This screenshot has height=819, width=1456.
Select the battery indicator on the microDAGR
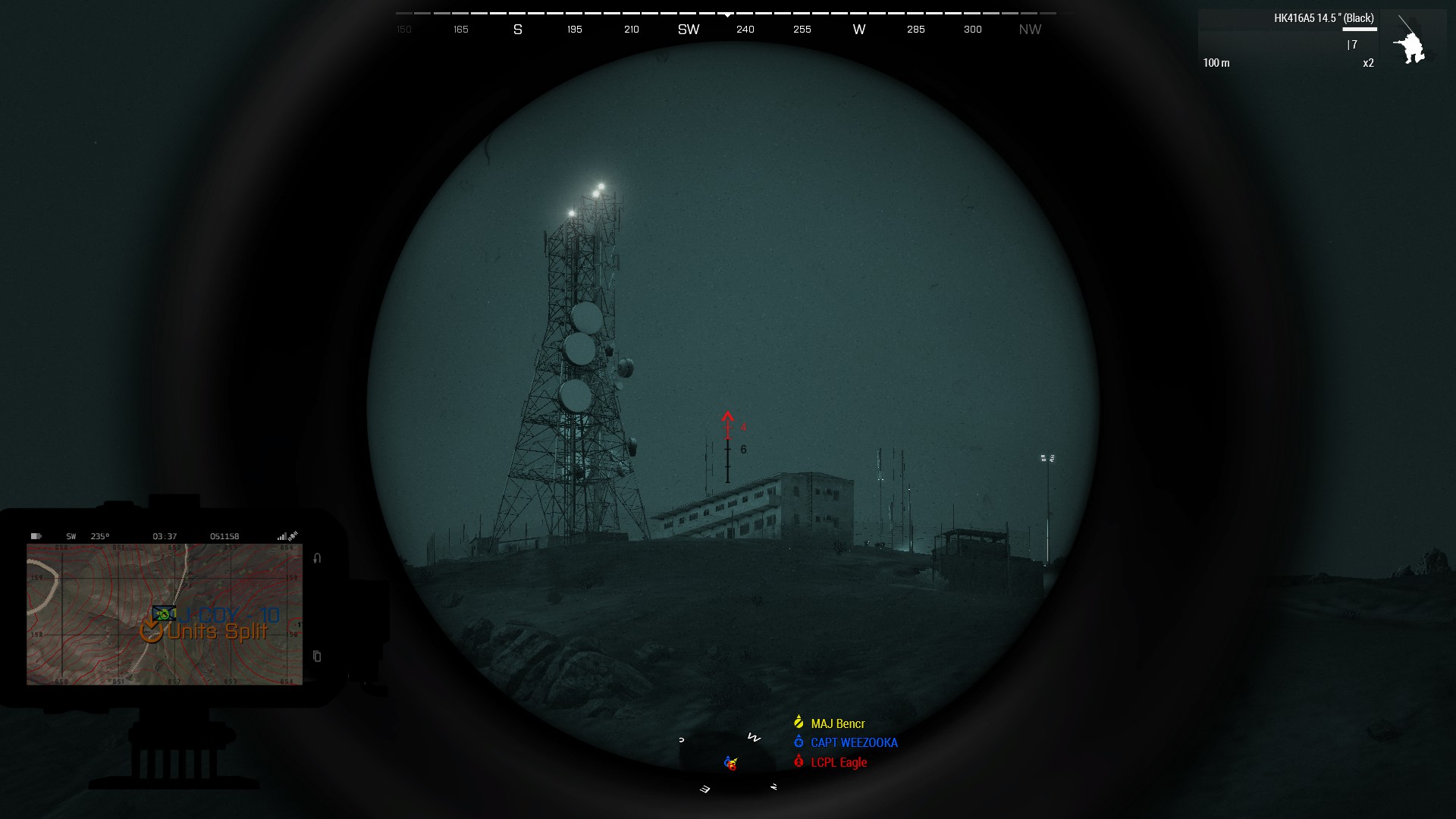[x=36, y=536]
